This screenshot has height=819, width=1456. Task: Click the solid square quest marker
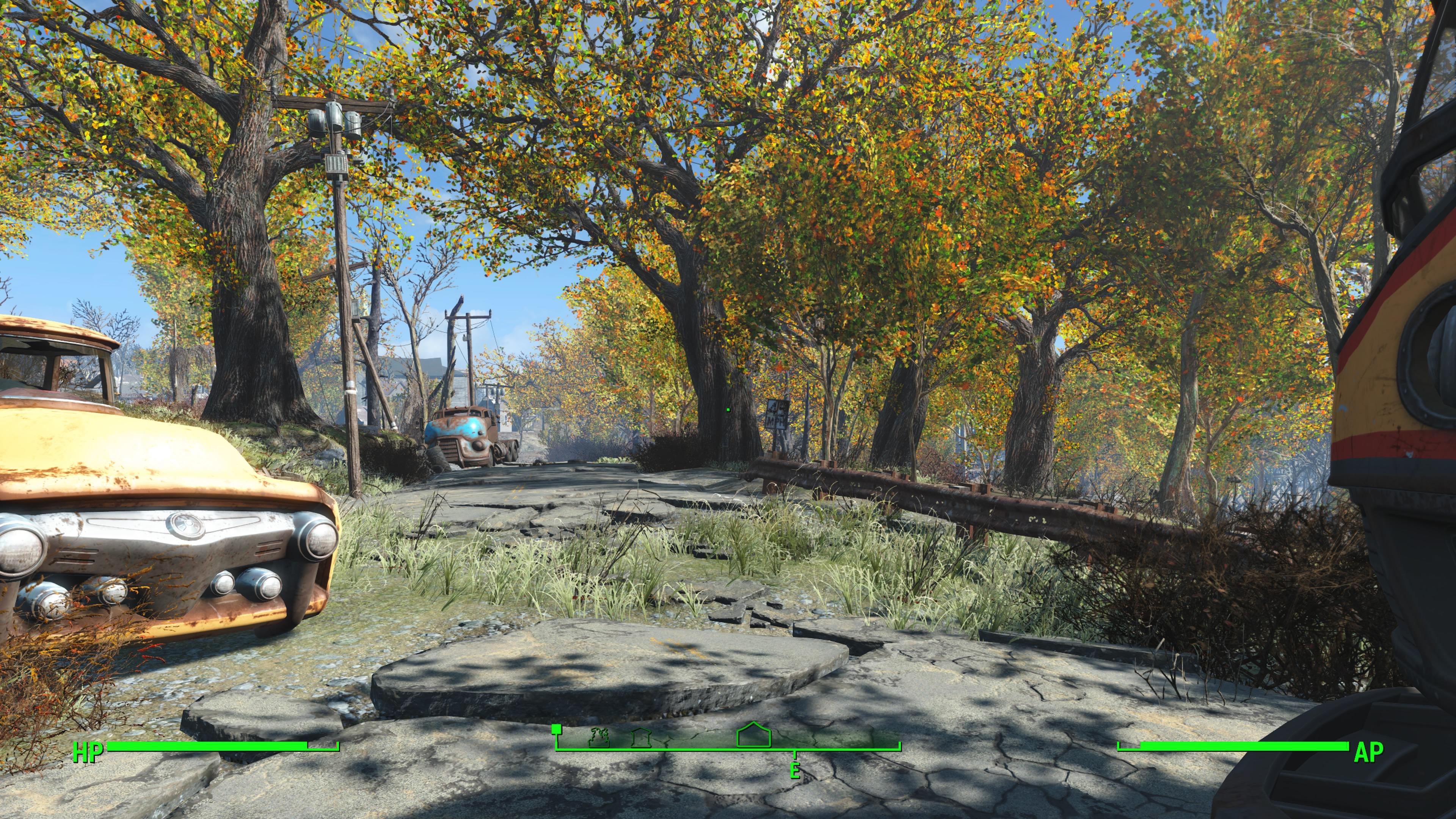point(556,729)
